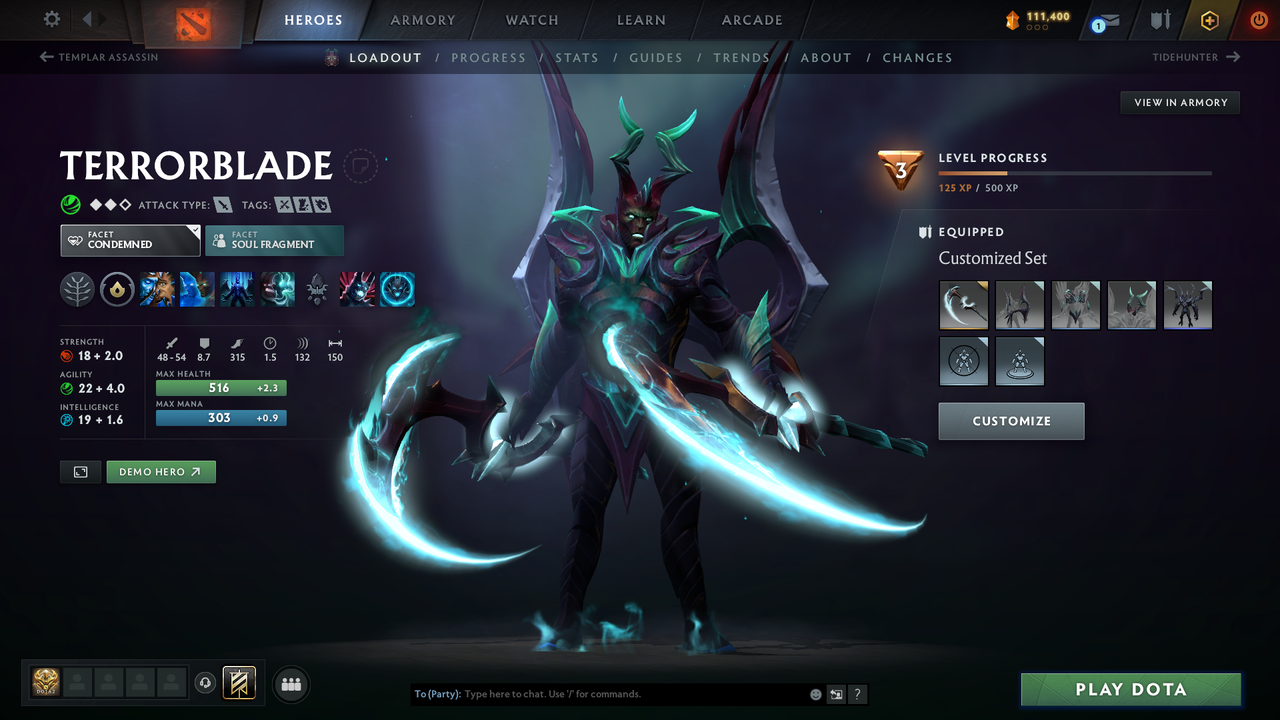Navigate forward to Tidehunter

pos(1193,57)
